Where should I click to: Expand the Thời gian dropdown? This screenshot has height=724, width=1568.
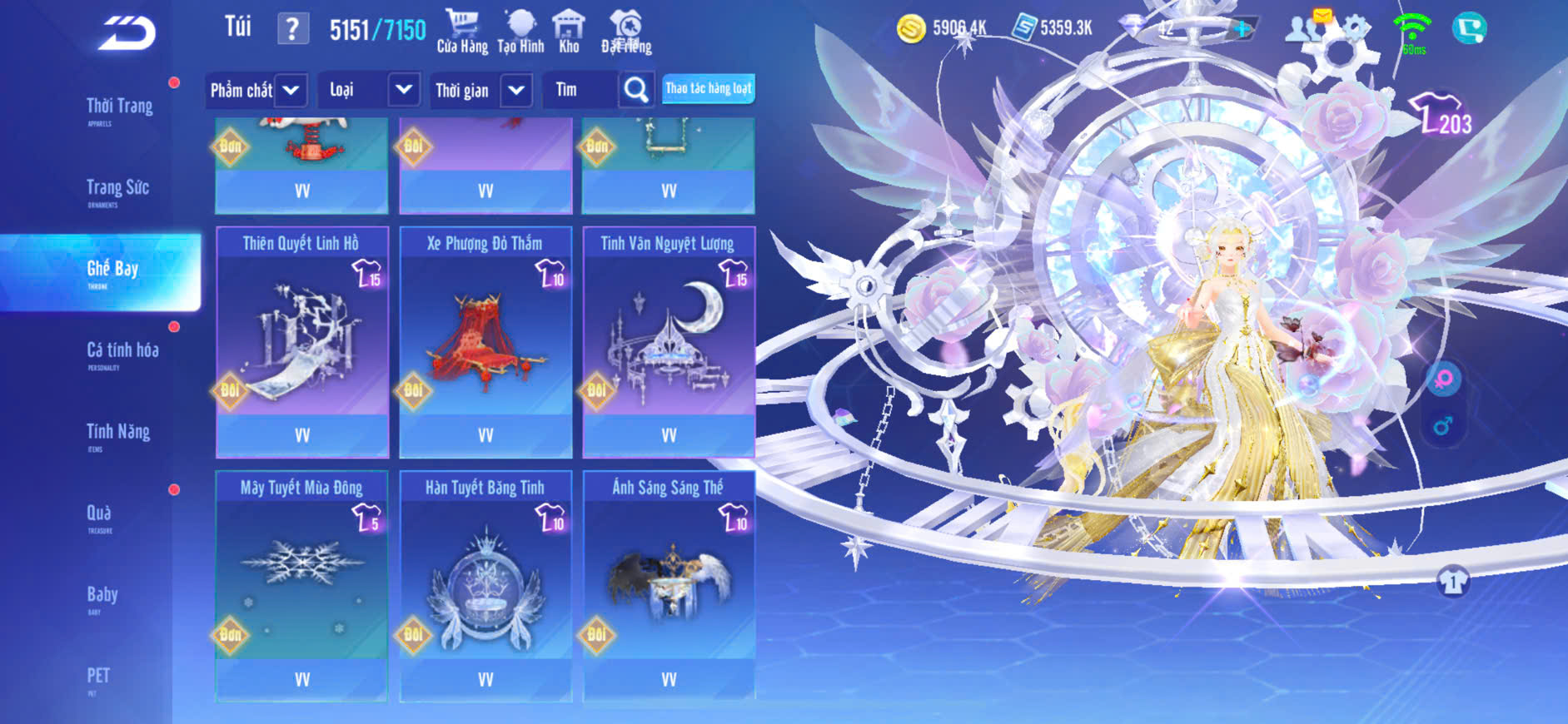516,90
